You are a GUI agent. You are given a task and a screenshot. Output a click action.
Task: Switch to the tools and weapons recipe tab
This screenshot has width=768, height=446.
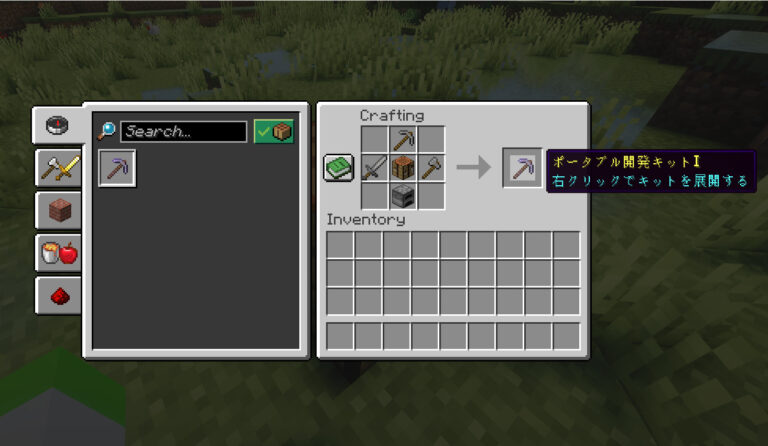click(x=58, y=168)
